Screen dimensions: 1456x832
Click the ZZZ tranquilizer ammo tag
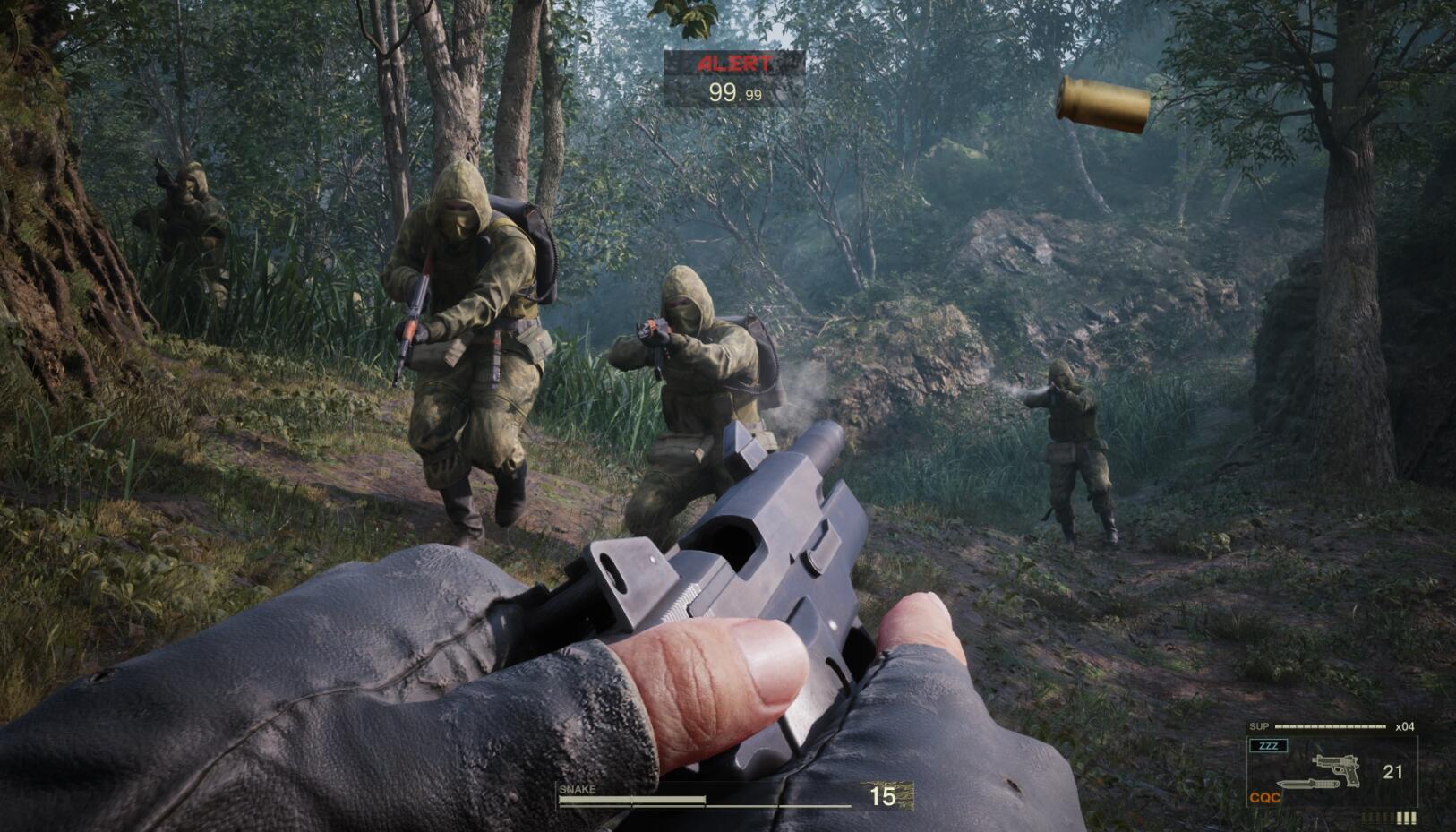tap(1268, 746)
